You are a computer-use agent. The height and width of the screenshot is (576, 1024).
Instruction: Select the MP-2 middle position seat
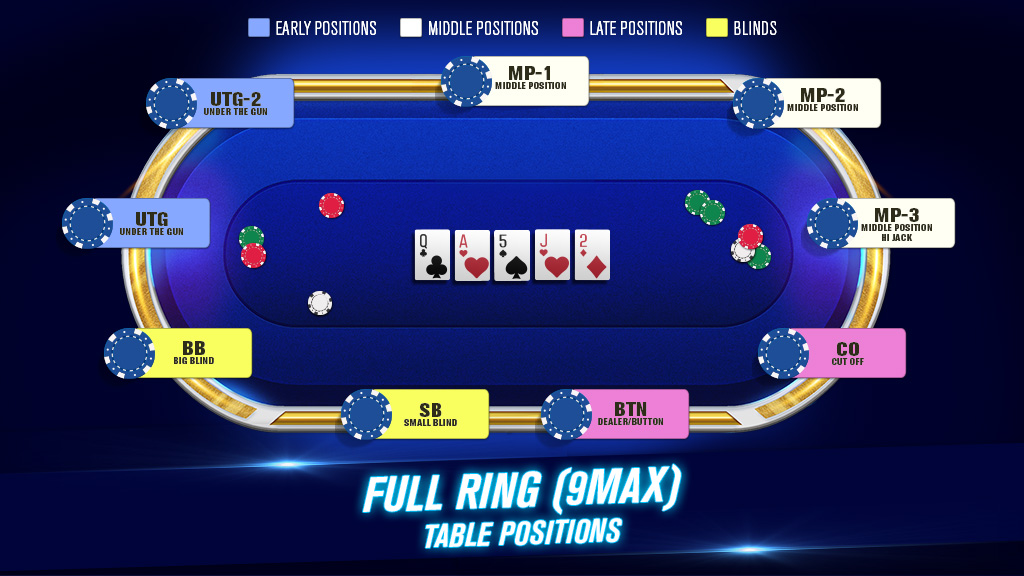coord(822,102)
